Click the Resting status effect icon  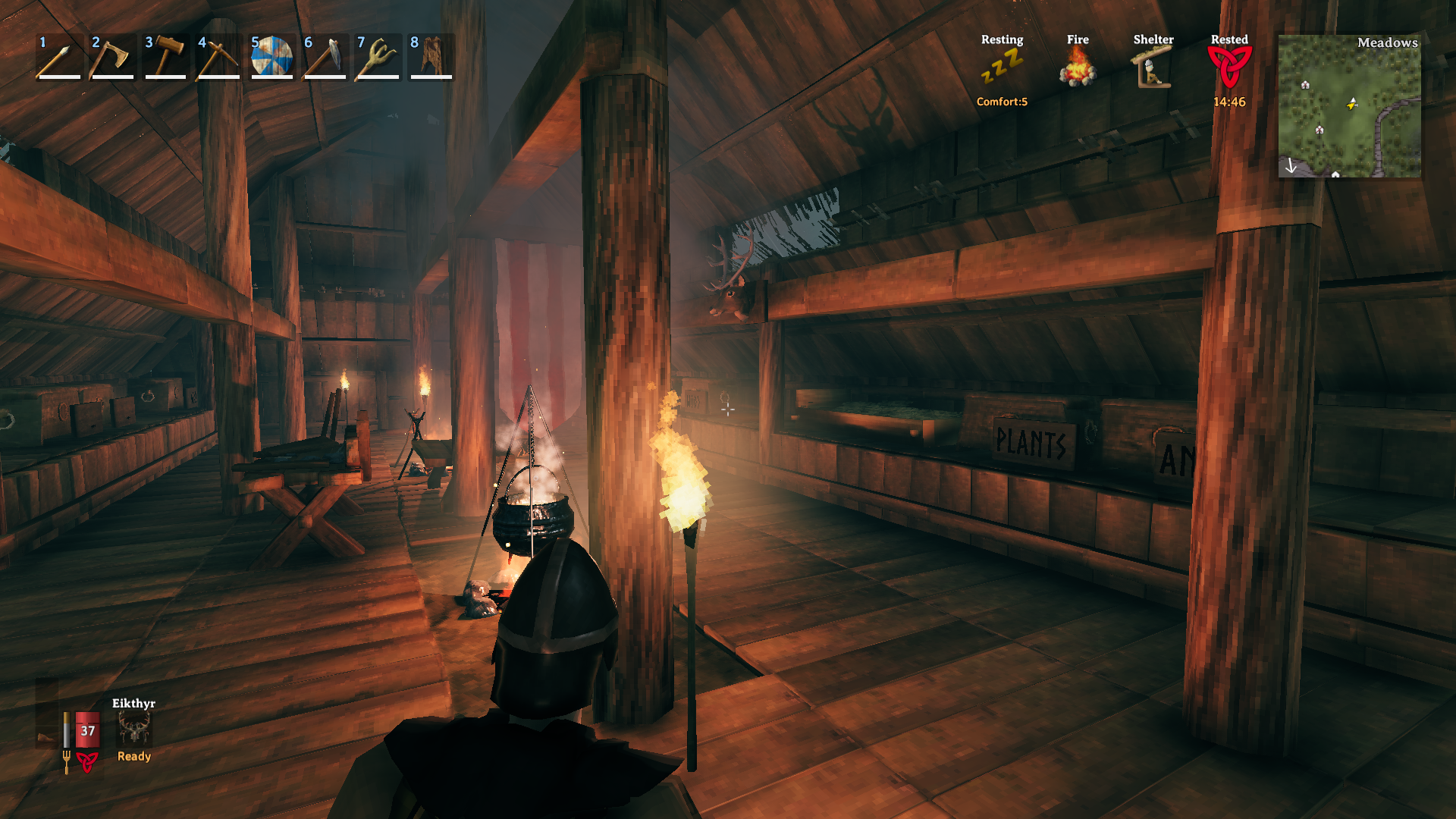[x=1002, y=68]
